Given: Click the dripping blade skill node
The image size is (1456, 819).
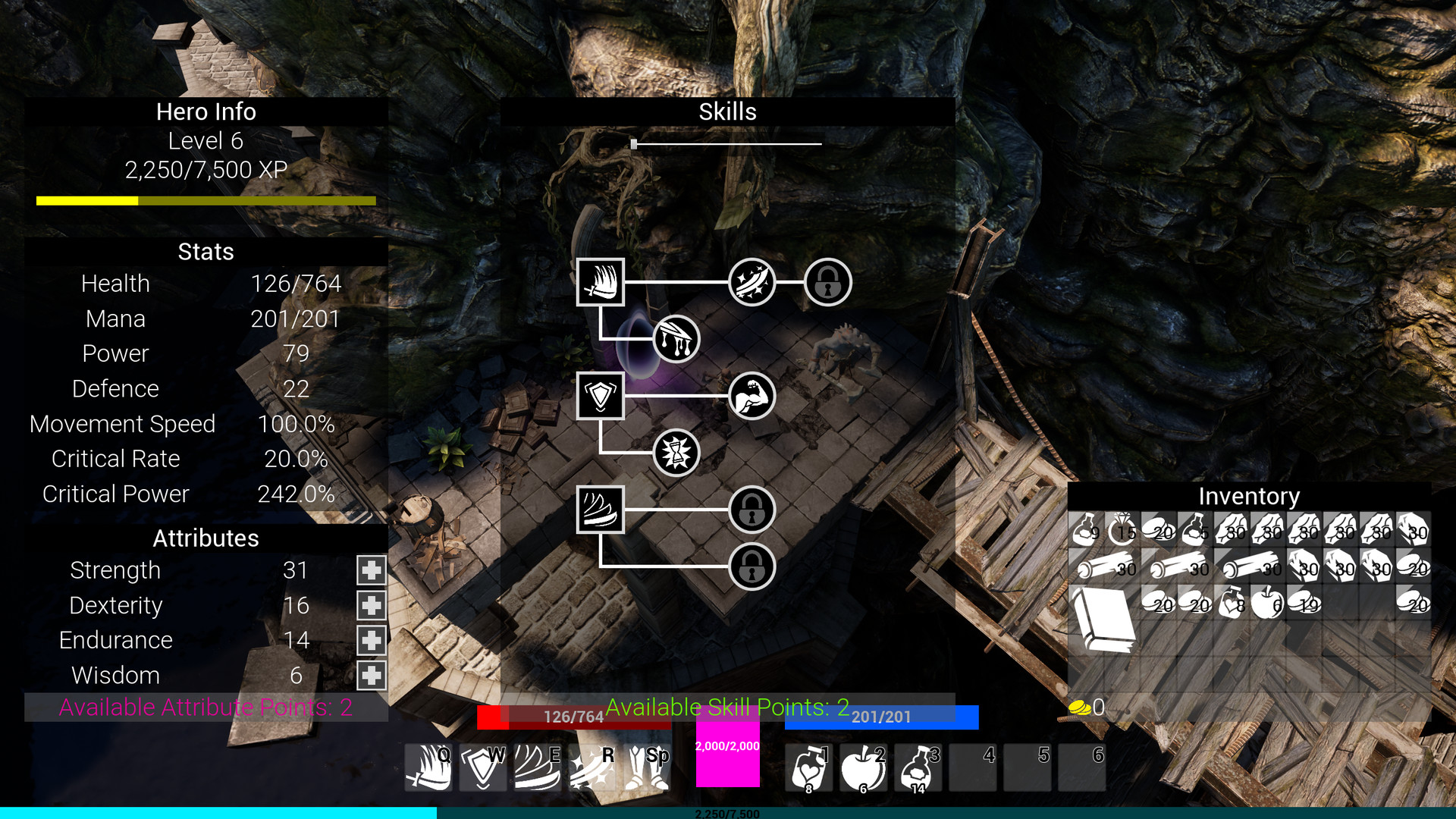Looking at the screenshot, I should point(676,340).
